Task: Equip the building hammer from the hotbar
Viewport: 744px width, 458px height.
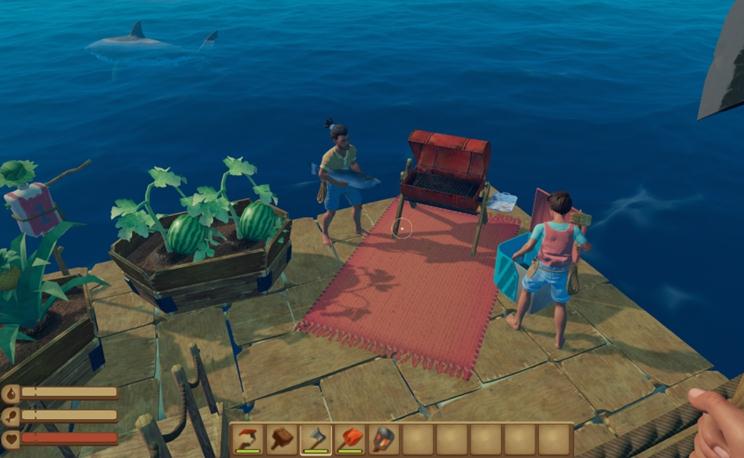Action: click(284, 439)
